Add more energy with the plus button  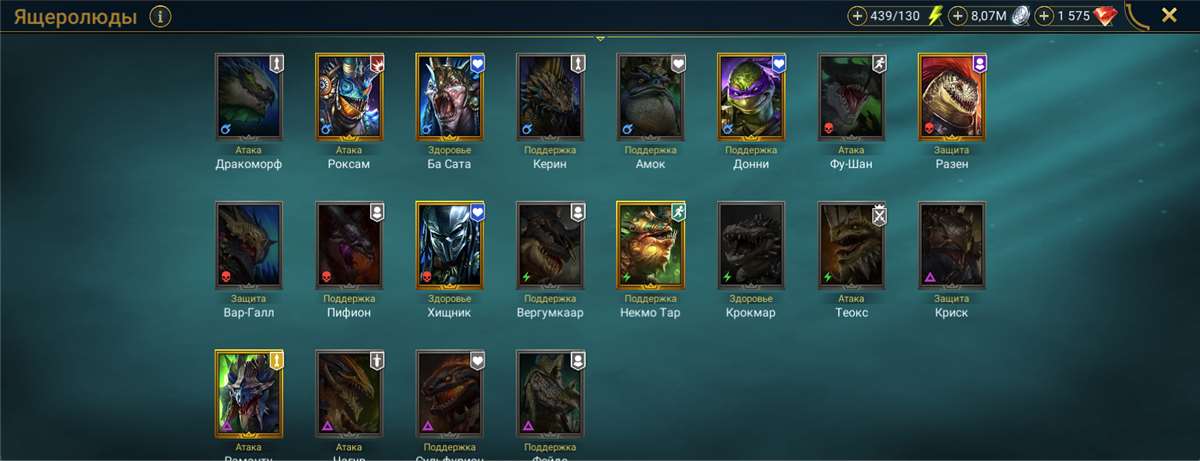click(x=858, y=16)
